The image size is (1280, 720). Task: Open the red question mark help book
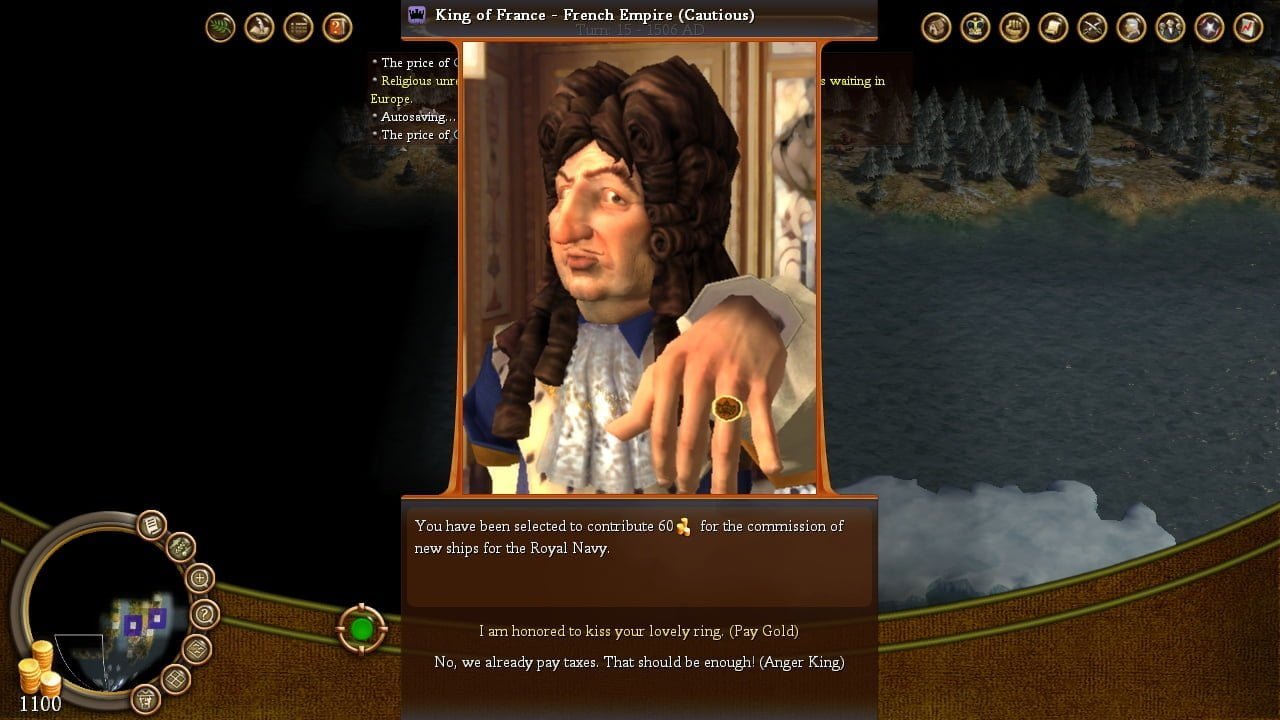(338, 27)
